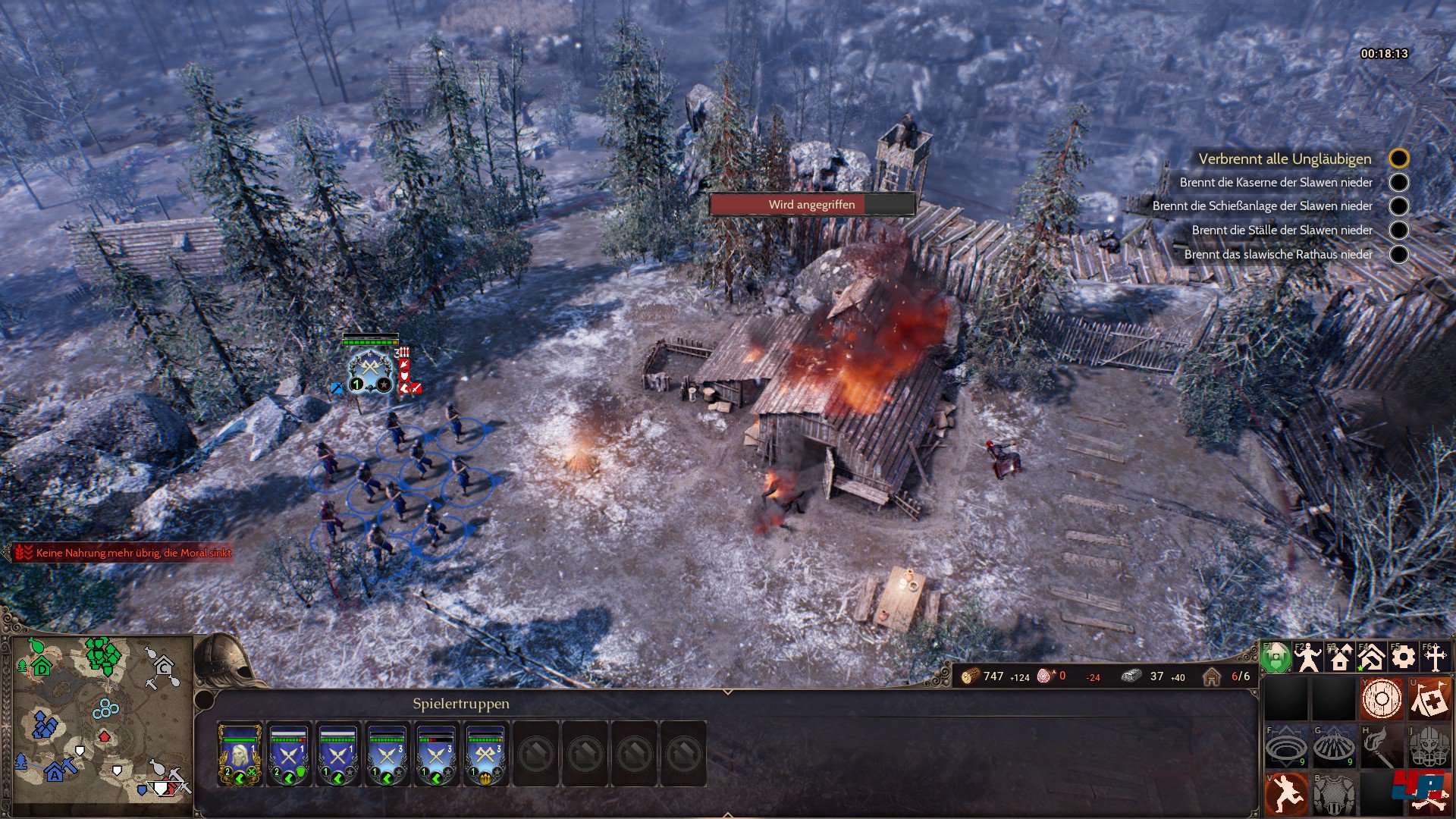1456x819 pixels.
Task: Activate the round shield ability
Action: [x=1382, y=698]
